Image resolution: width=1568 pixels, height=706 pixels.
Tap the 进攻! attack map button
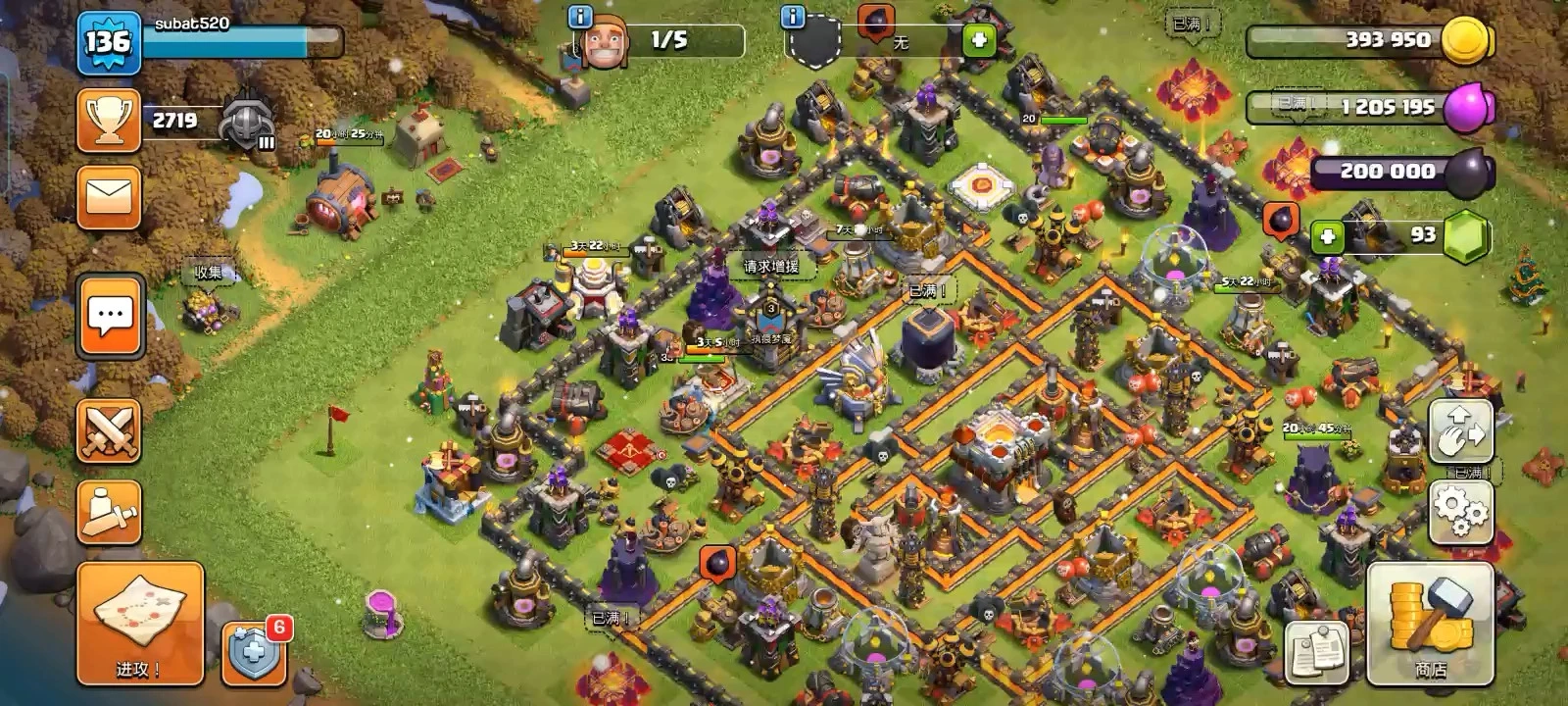pyautogui.click(x=140, y=624)
